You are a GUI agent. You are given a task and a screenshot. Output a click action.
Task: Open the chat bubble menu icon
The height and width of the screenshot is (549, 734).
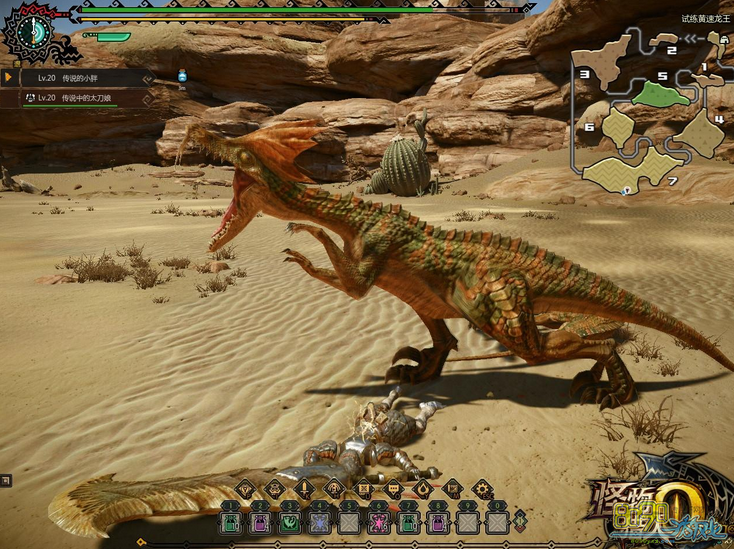393,489
